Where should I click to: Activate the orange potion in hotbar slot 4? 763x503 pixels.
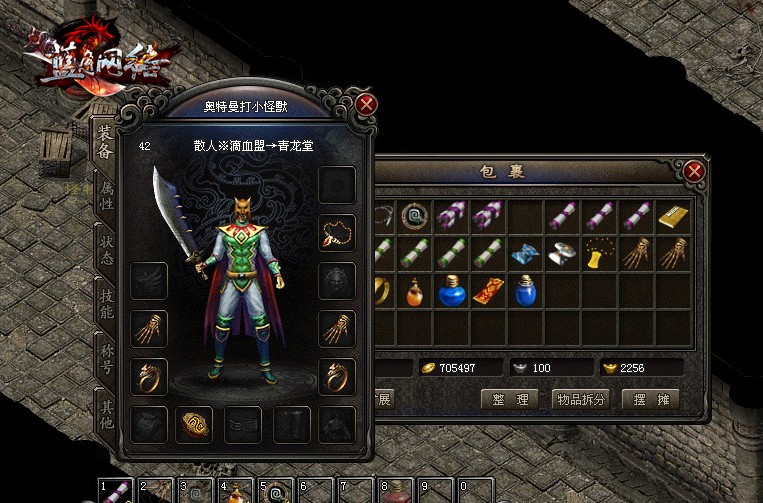[x=234, y=493]
